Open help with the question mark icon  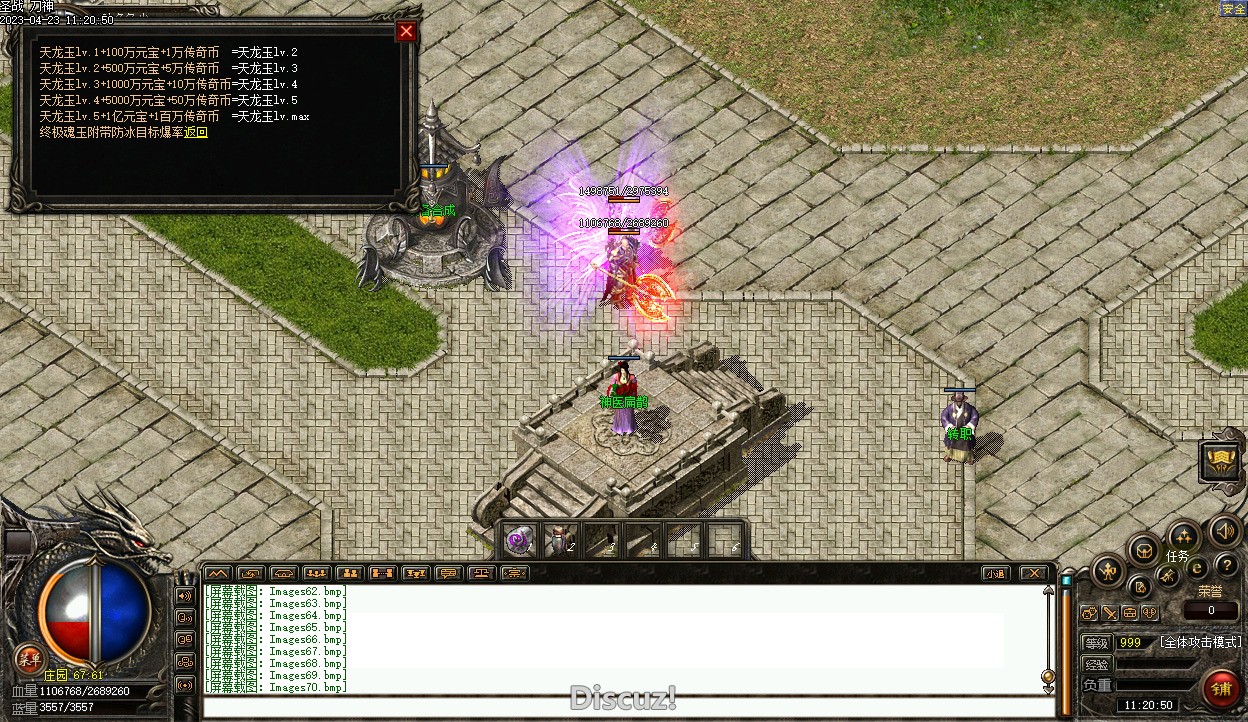[1226, 566]
